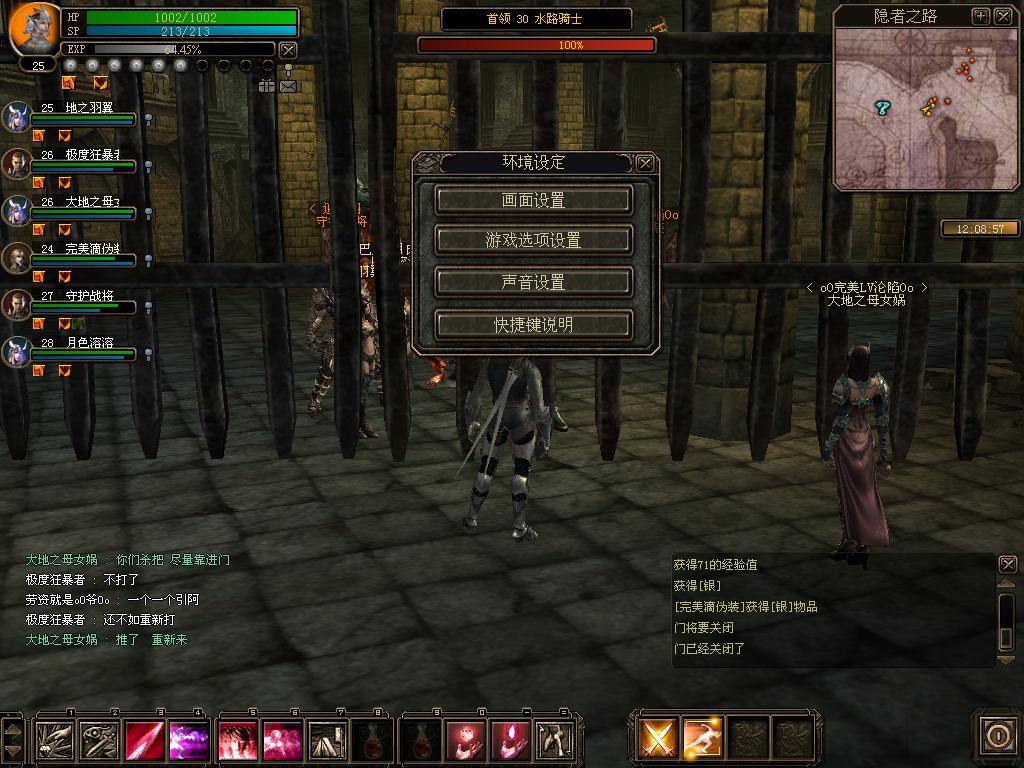Toggle the running figure icon
Image resolution: width=1024 pixels, height=768 pixels.
coord(703,739)
